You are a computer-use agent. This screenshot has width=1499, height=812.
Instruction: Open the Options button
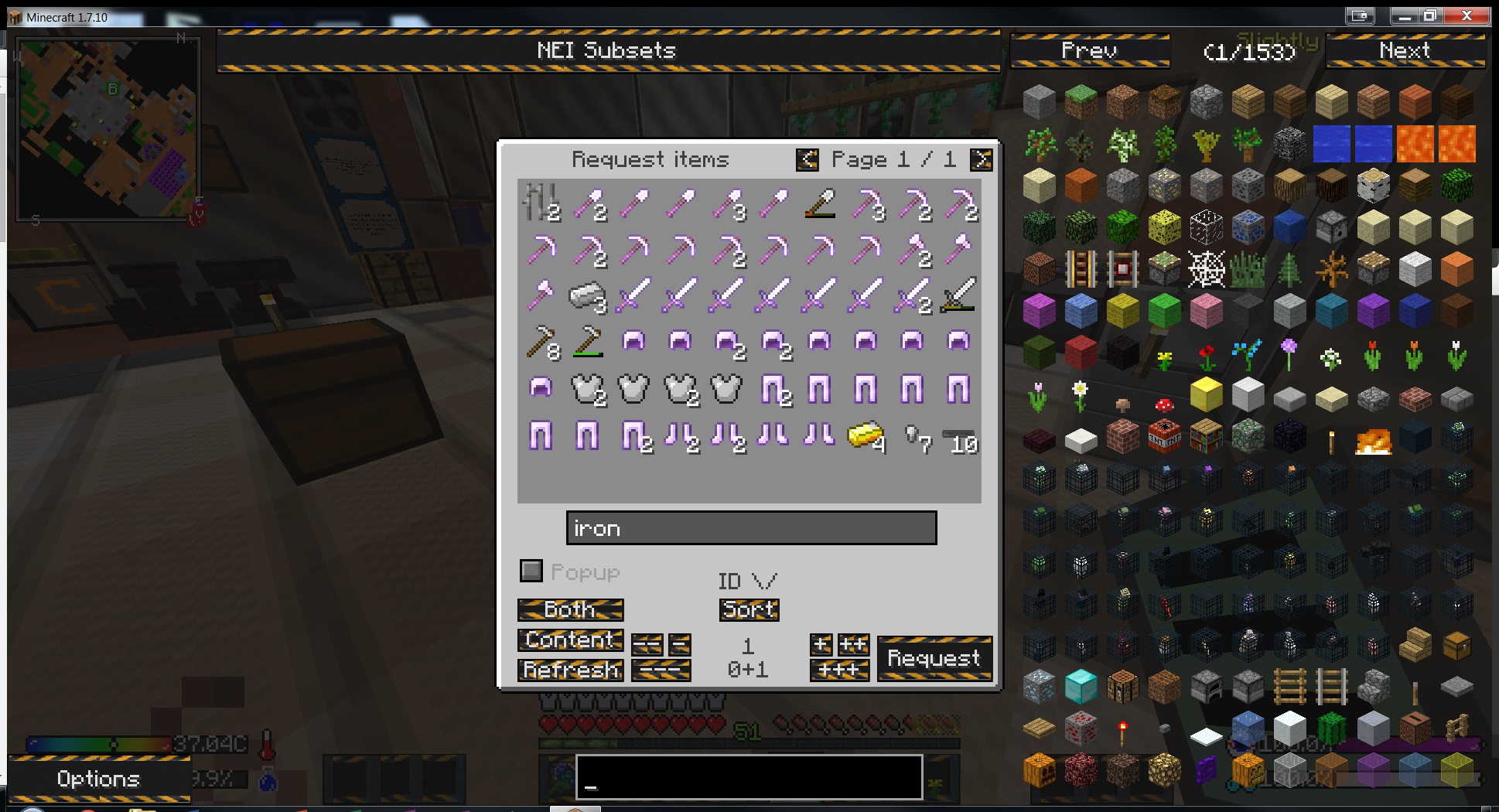(x=98, y=779)
